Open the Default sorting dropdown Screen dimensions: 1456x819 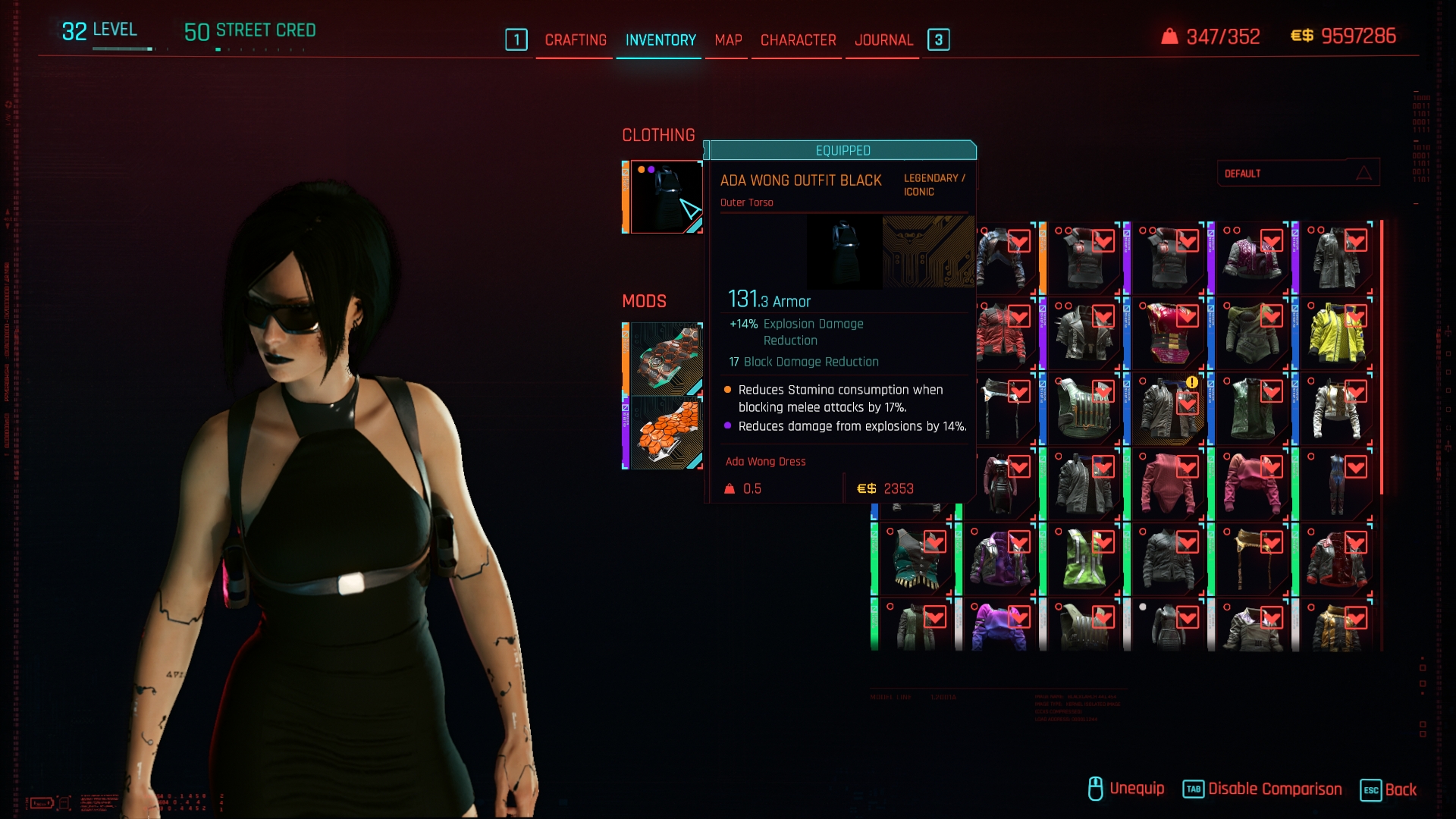(x=1298, y=174)
